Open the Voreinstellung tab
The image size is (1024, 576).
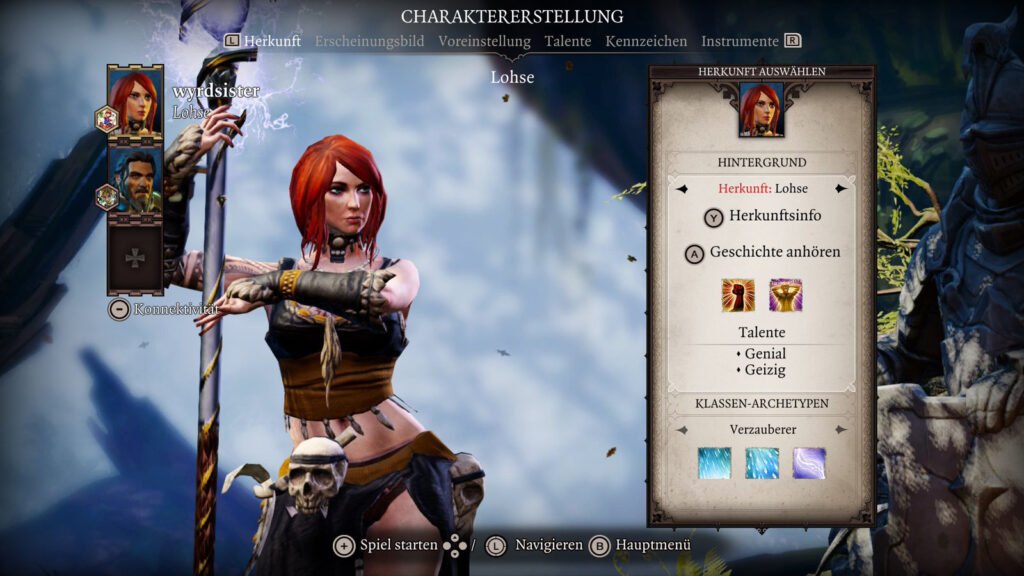pos(484,41)
